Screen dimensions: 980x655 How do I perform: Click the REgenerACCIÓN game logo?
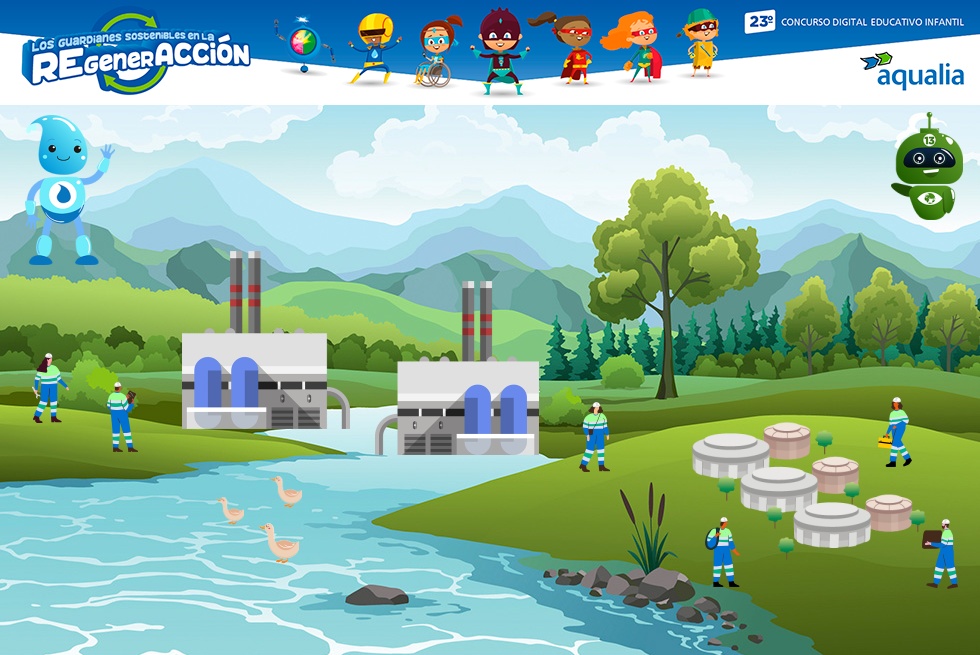[137, 55]
